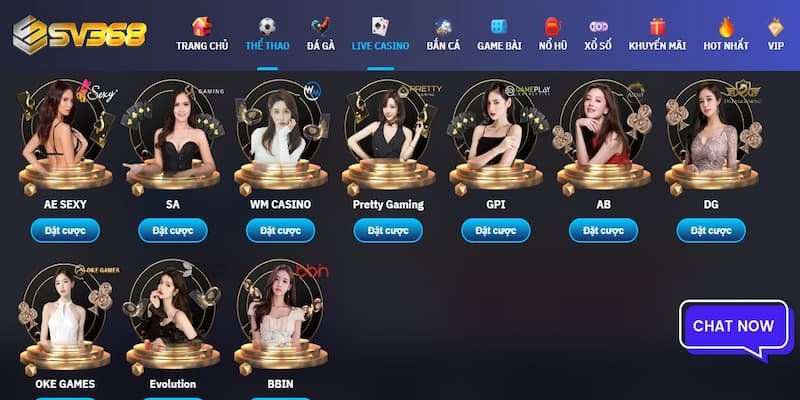
Task: Open the Đá Gà category
Action: (321, 35)
